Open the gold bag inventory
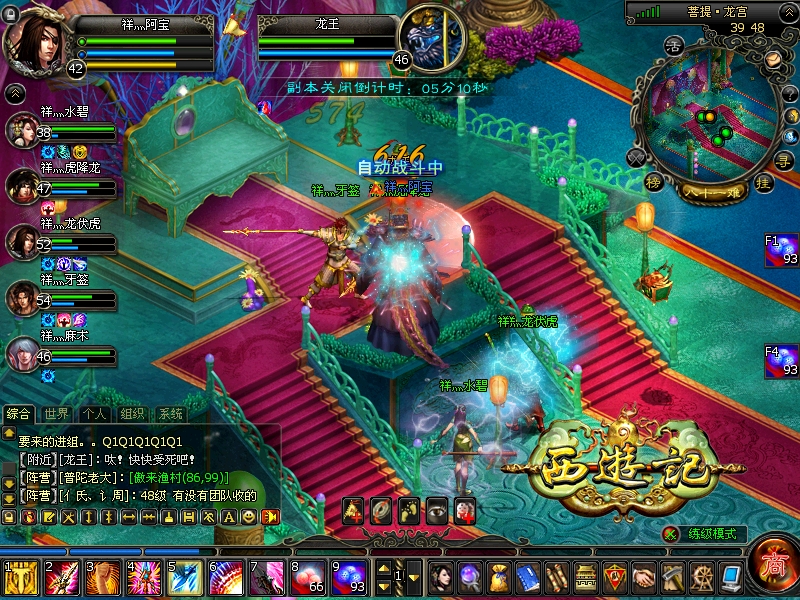The height and width of the screenshot is (600, 800). (499, 577)
